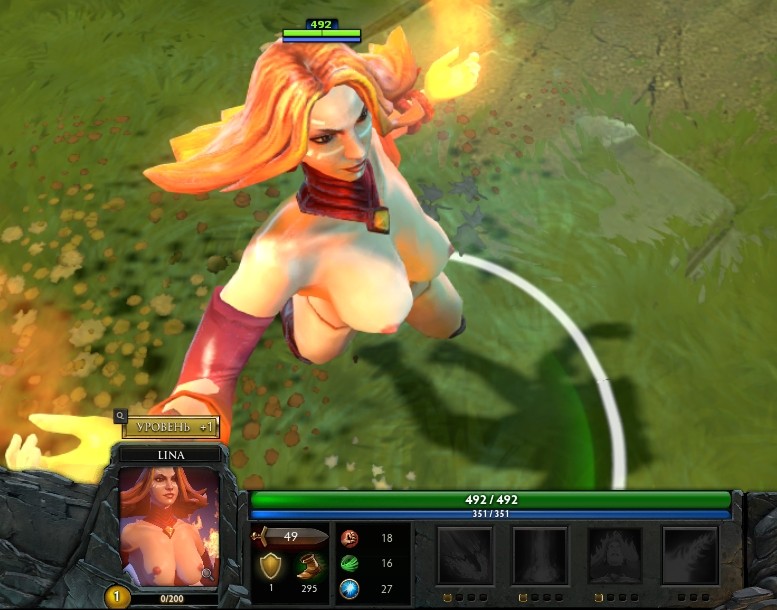777x610 pixels.
Task: Activate the Light Strike Array ability icon
Action: click(x=540, y=556)
